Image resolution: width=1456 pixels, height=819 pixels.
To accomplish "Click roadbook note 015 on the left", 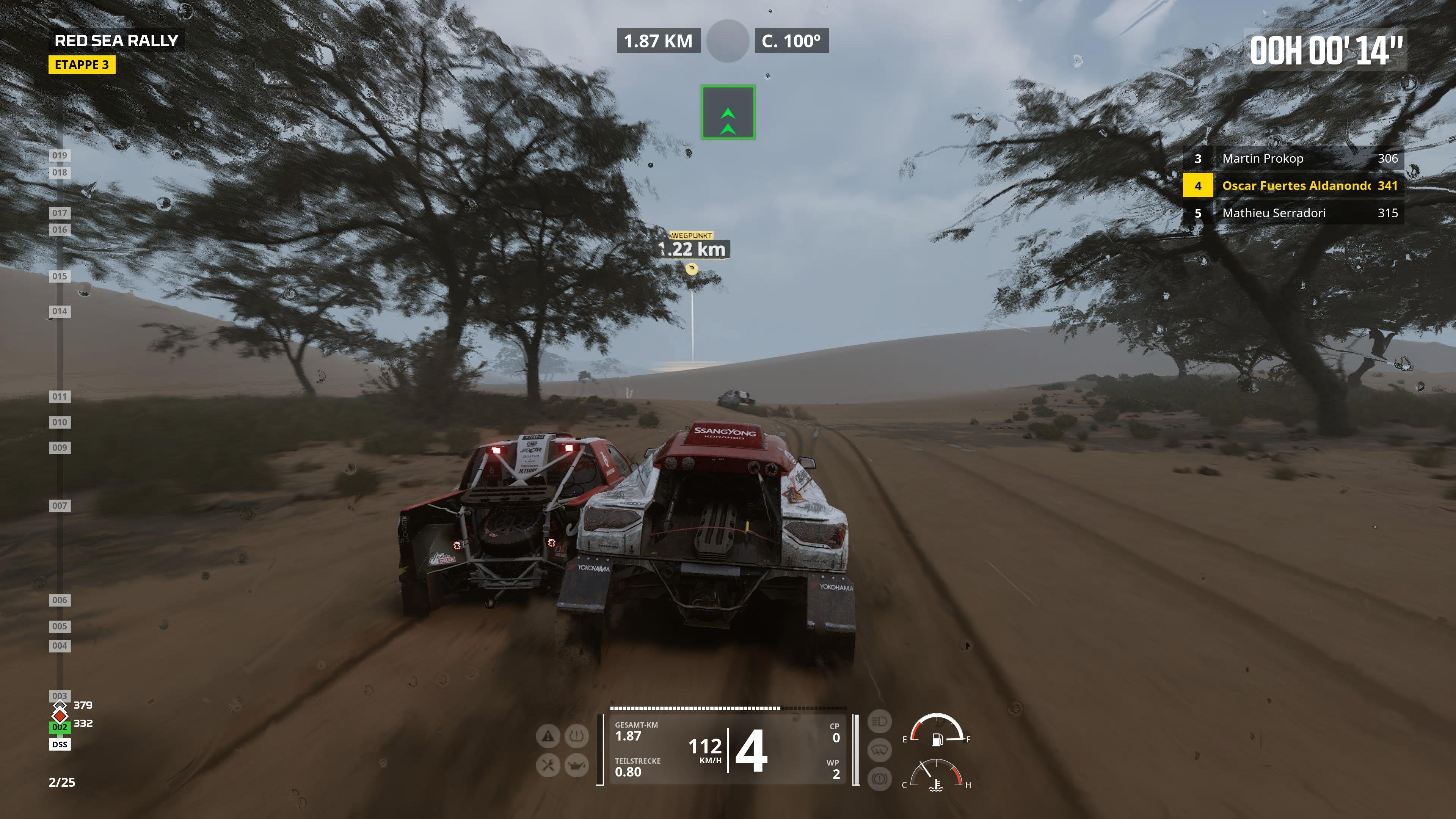I will [60, 276].
